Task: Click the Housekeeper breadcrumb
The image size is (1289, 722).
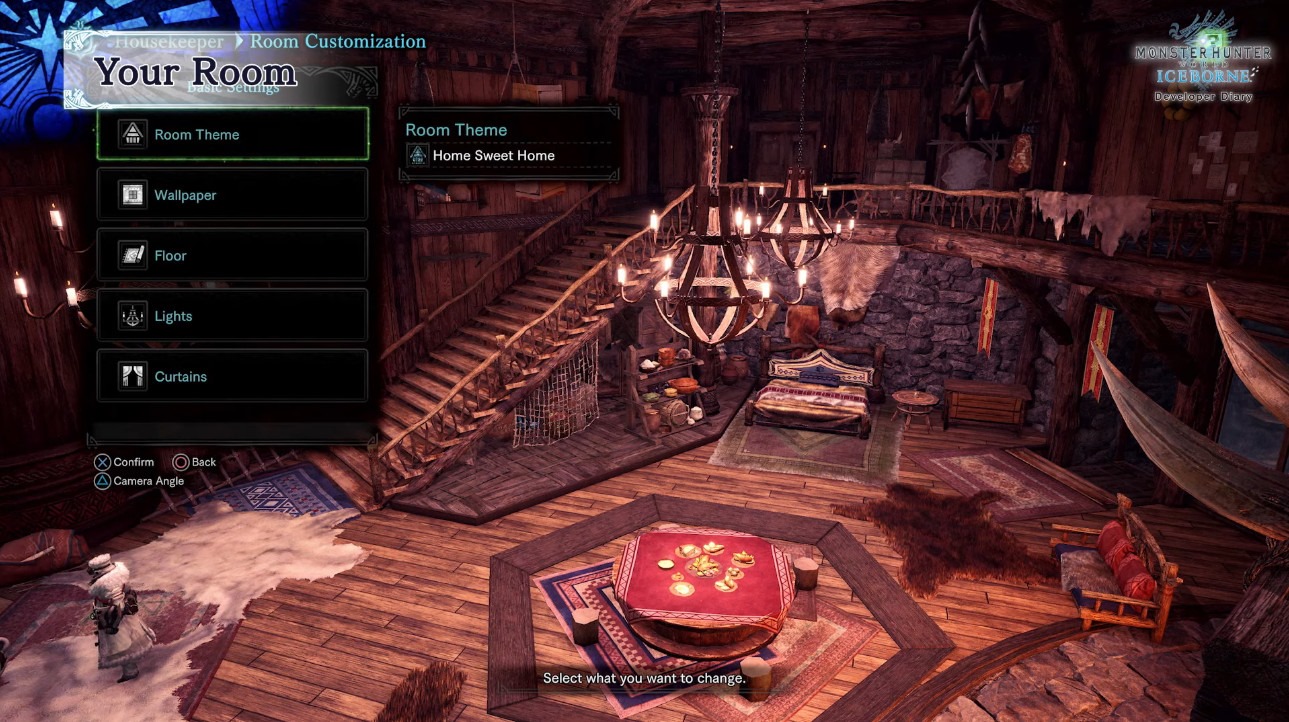Action: pyautogui.click(x=168, y=42)
